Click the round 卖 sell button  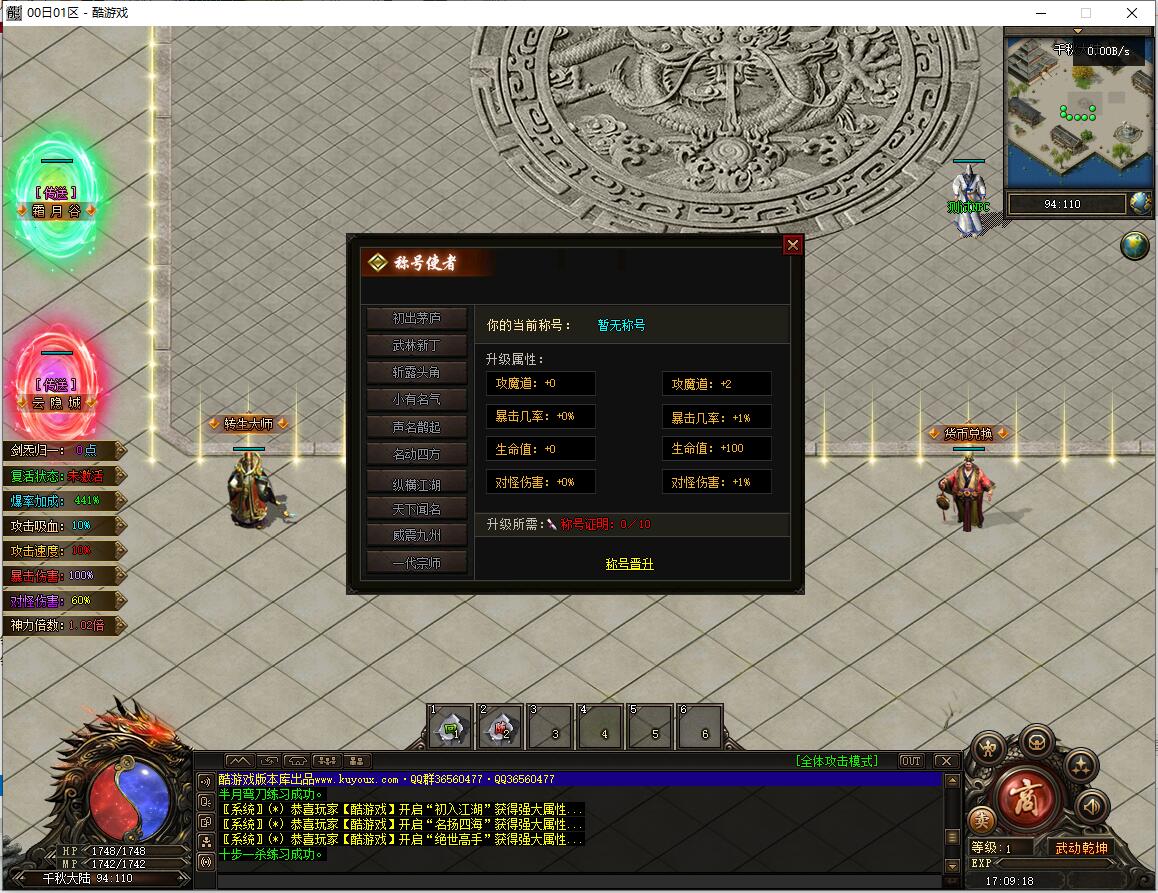pos(982,819)
